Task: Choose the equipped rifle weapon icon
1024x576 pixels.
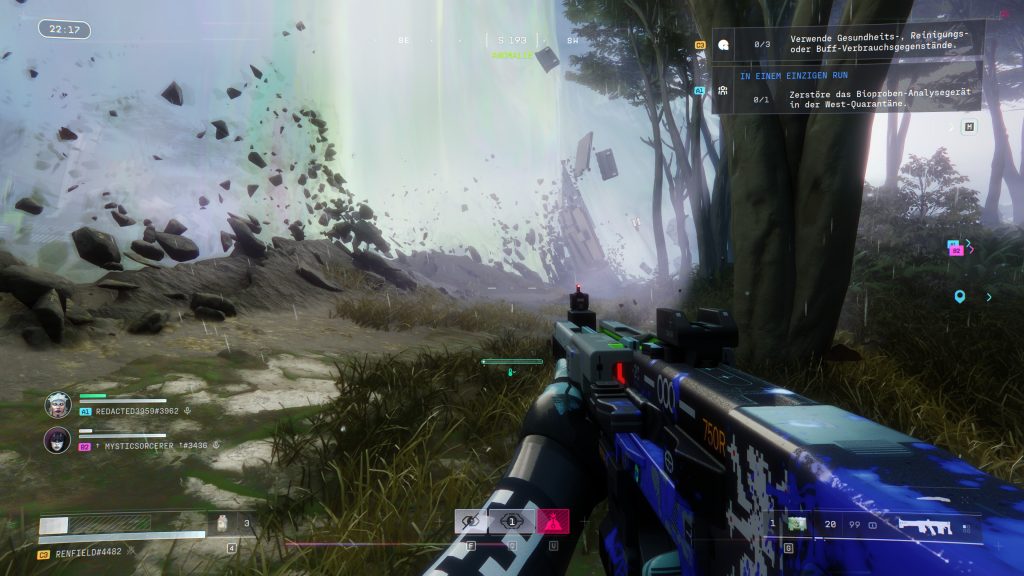Action: [x=926, y=524]
